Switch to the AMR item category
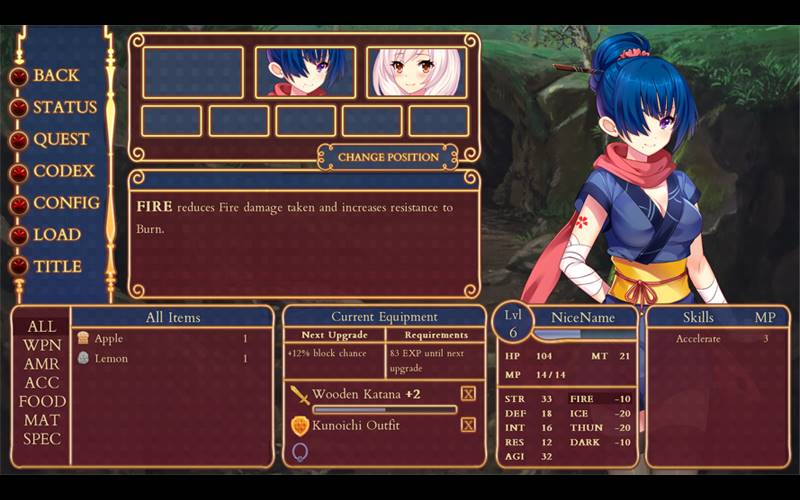The width and height of the screenshot is (800, 500). tap(42, 365)
